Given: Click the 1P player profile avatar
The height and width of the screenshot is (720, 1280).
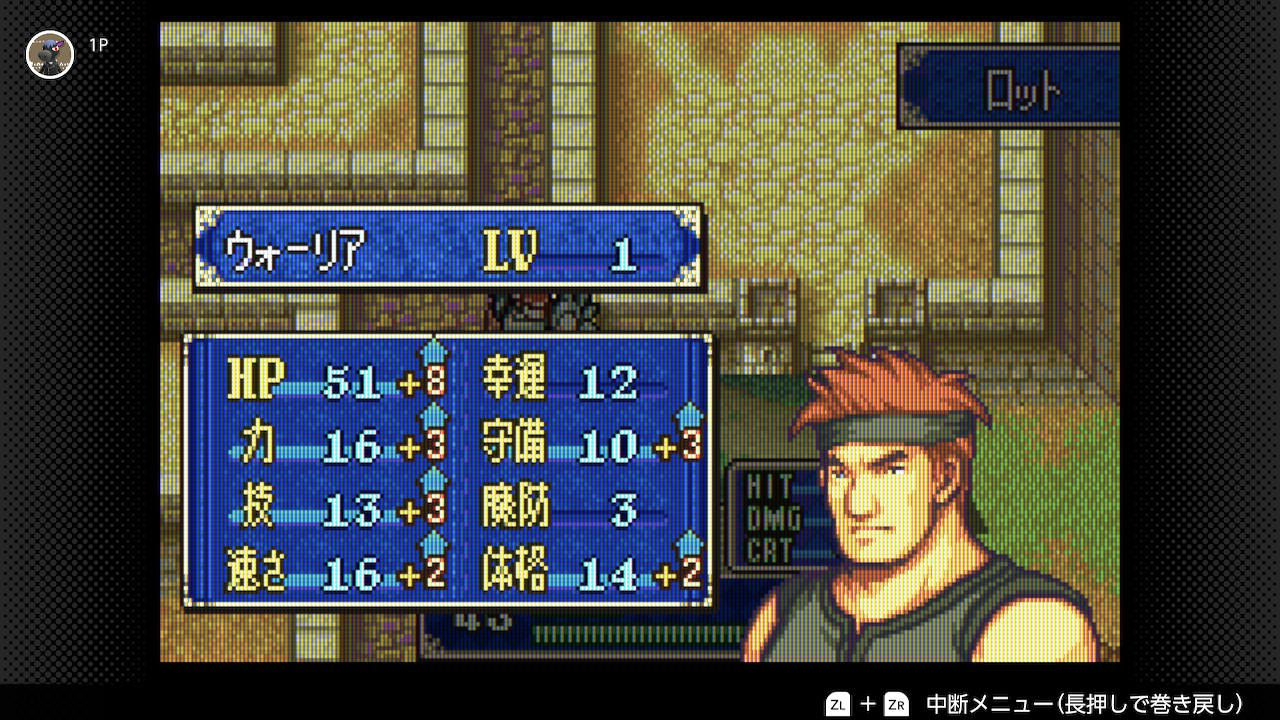Looking at the screenshot, I should (x=50, y=54).
